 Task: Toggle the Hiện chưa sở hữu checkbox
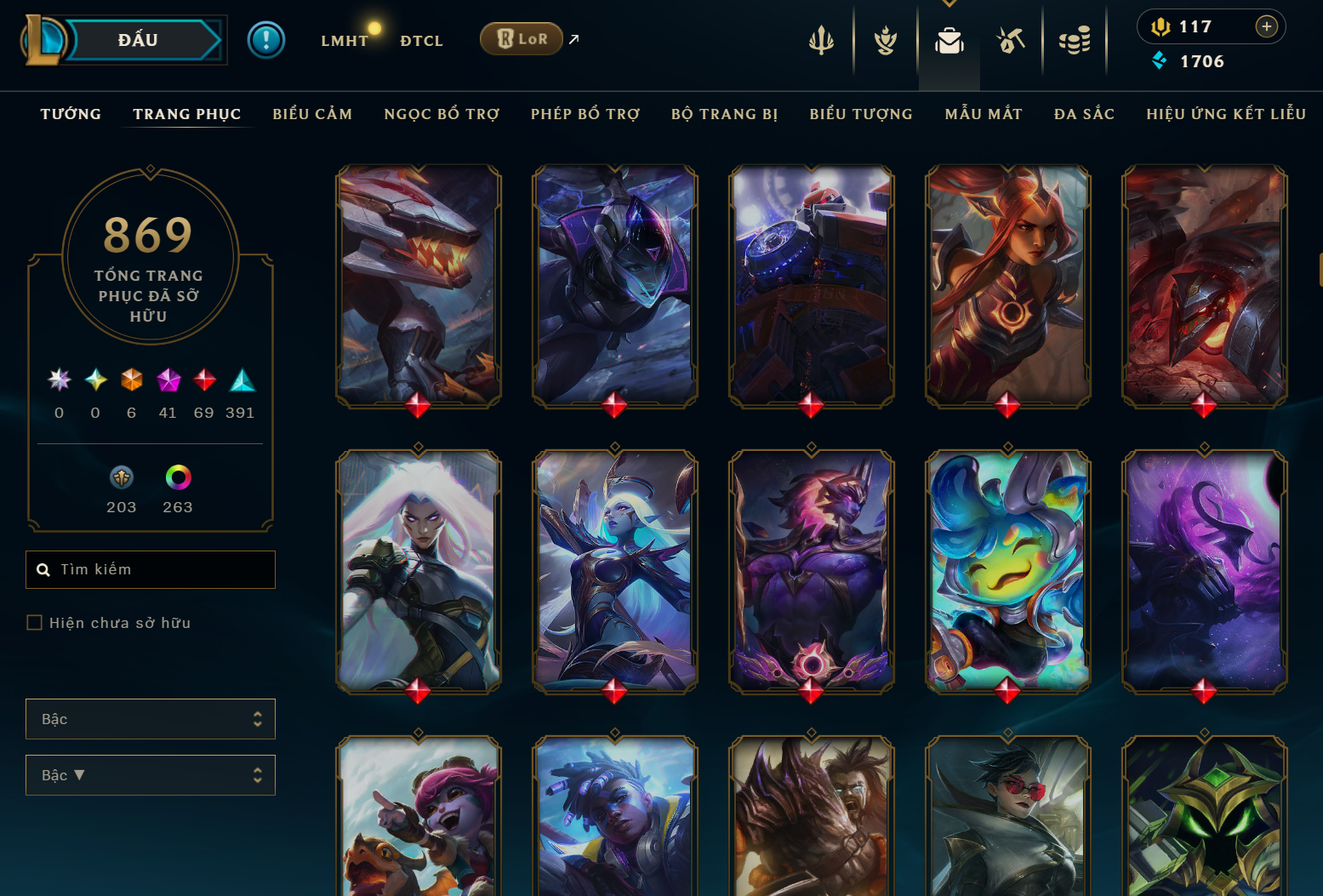point(35,623)
